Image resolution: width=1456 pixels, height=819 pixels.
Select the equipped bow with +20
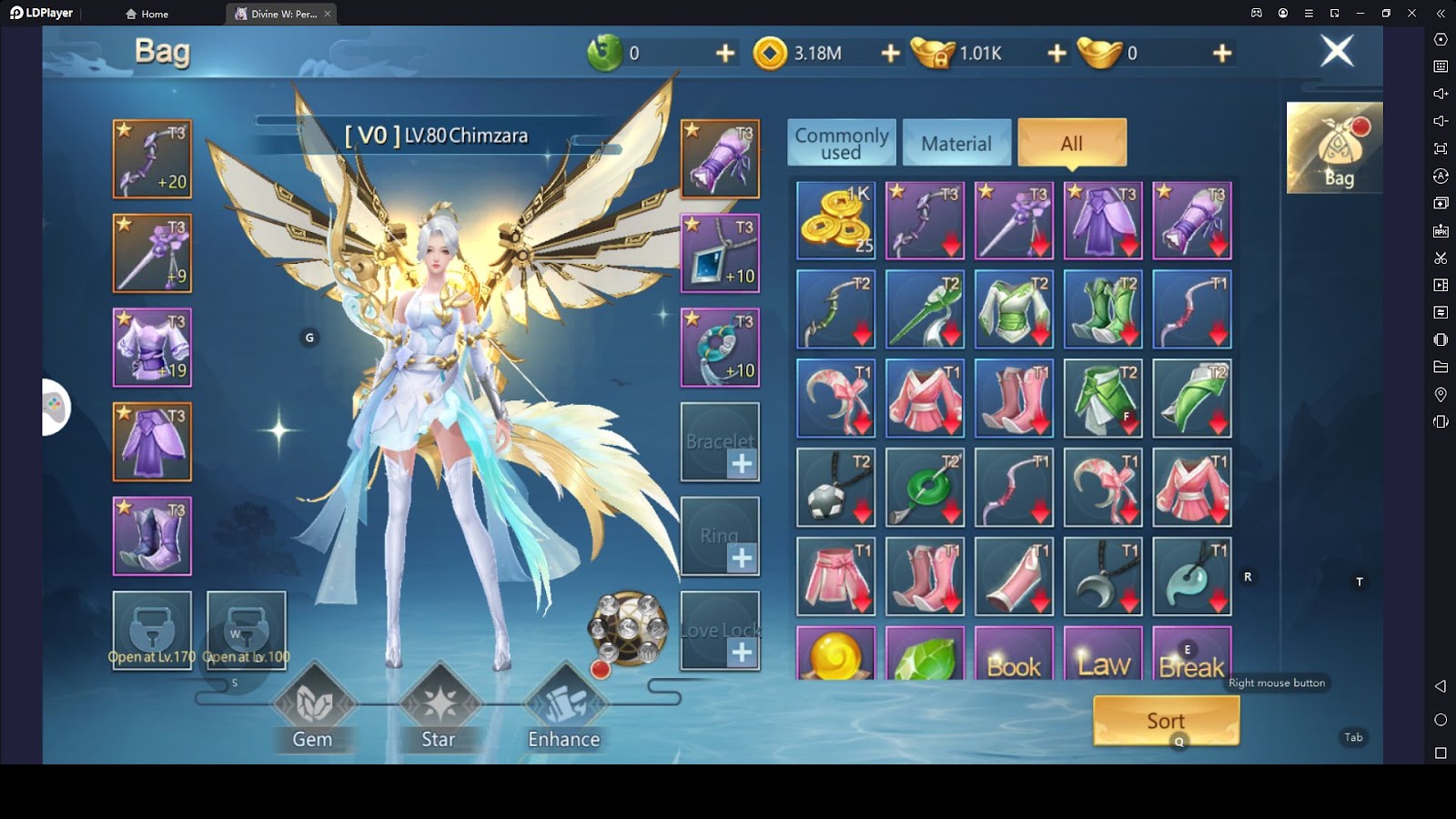coord(152,159)
